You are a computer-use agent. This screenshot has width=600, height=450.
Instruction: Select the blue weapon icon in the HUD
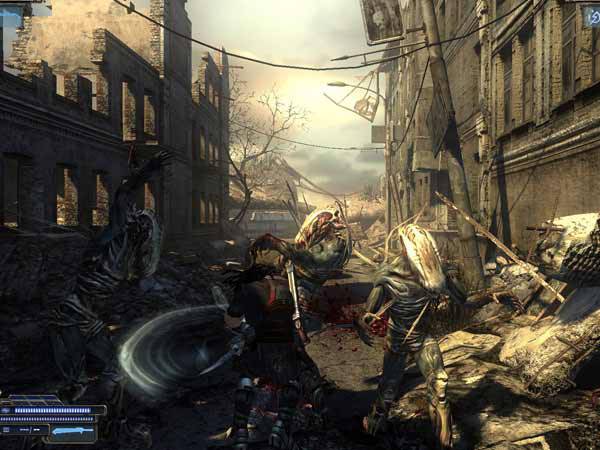click(x=72, y=430)
